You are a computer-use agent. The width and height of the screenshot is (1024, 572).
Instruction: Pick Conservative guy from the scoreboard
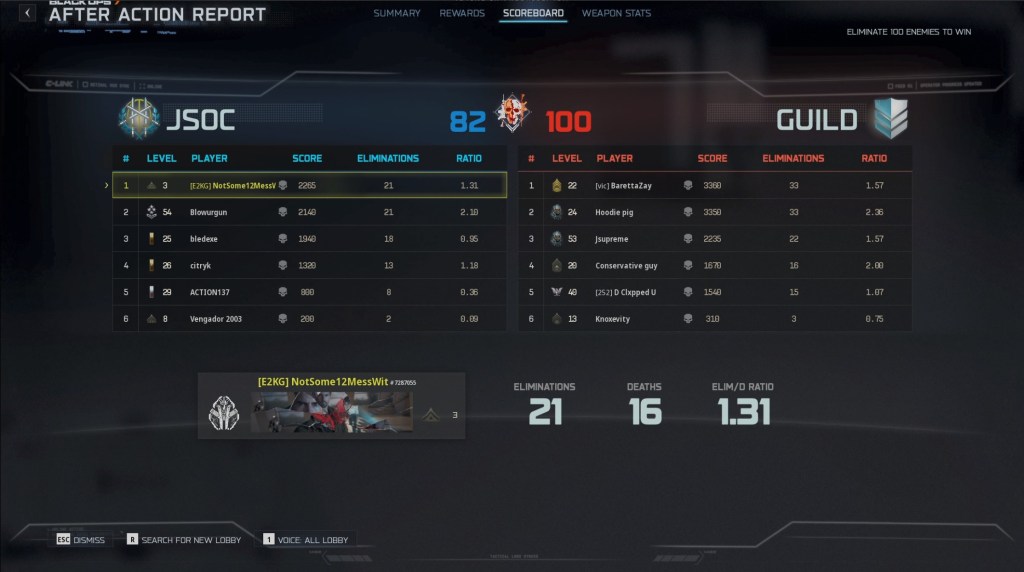click(x=715, y=266)
